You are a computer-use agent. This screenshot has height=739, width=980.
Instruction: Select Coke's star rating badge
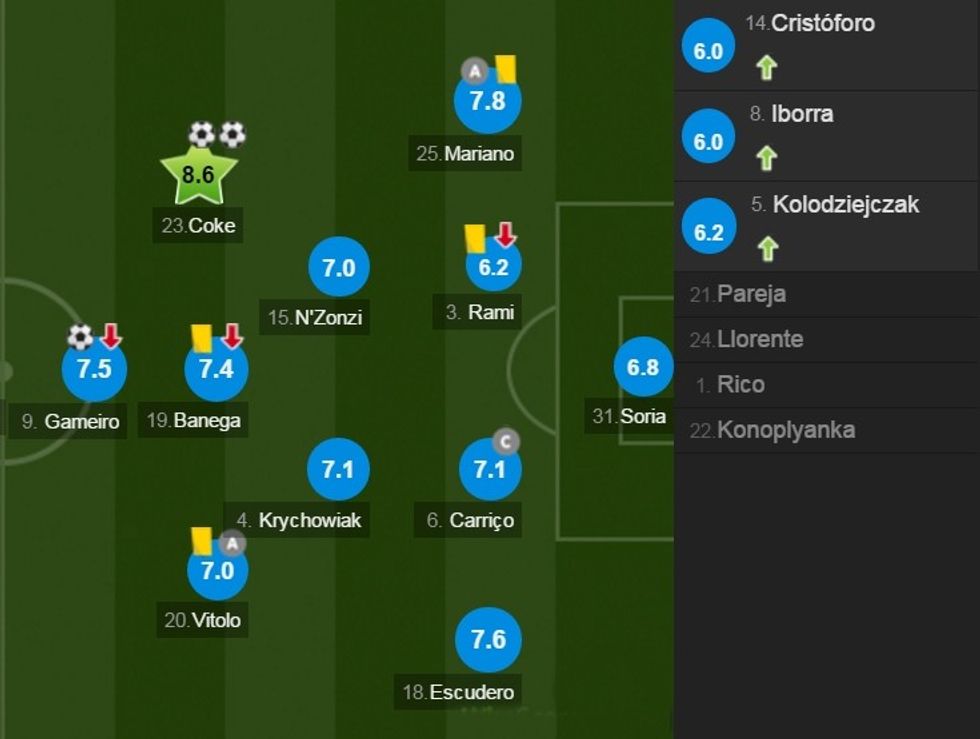coord(198,176)
